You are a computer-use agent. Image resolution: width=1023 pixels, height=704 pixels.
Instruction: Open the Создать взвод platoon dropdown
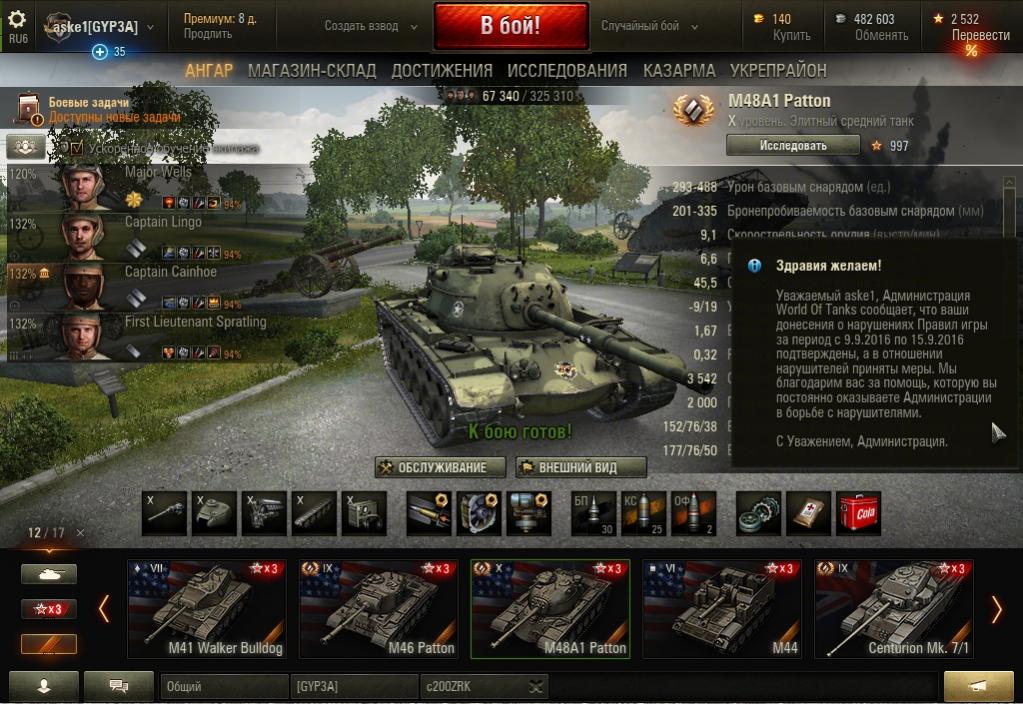[x=367, y=26]
